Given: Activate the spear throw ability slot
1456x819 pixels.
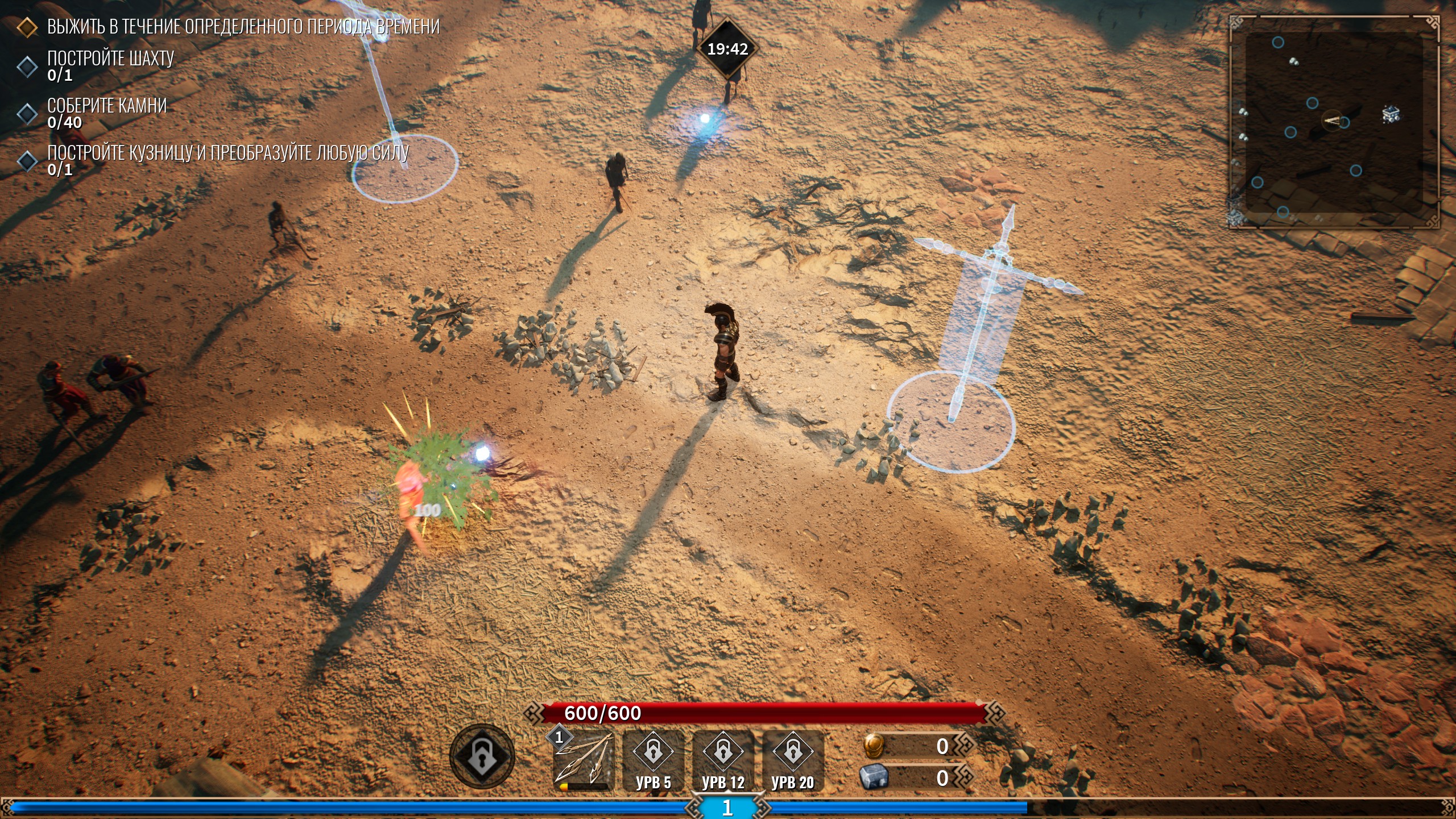Looking at the screenshot, I should [x=584, y=760].
